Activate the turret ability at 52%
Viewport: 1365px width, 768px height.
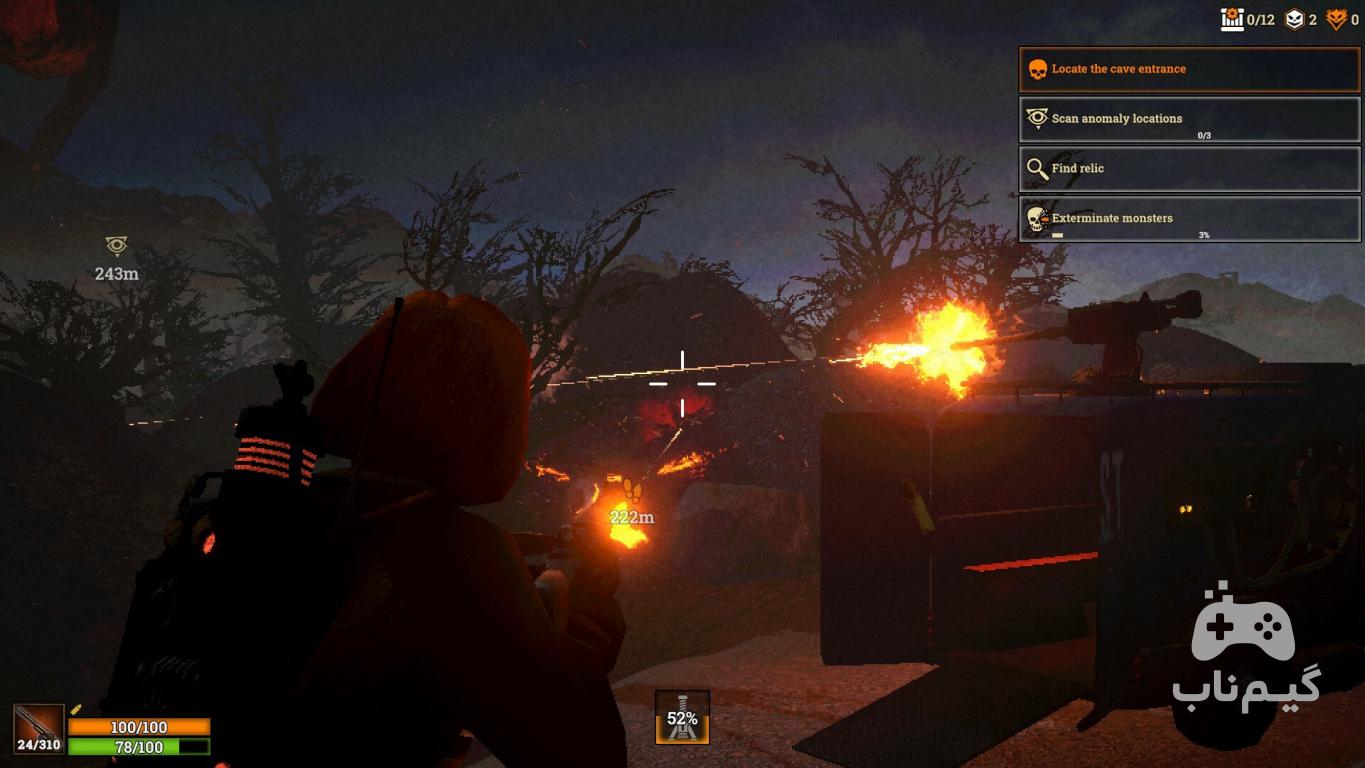coord(682,717)
